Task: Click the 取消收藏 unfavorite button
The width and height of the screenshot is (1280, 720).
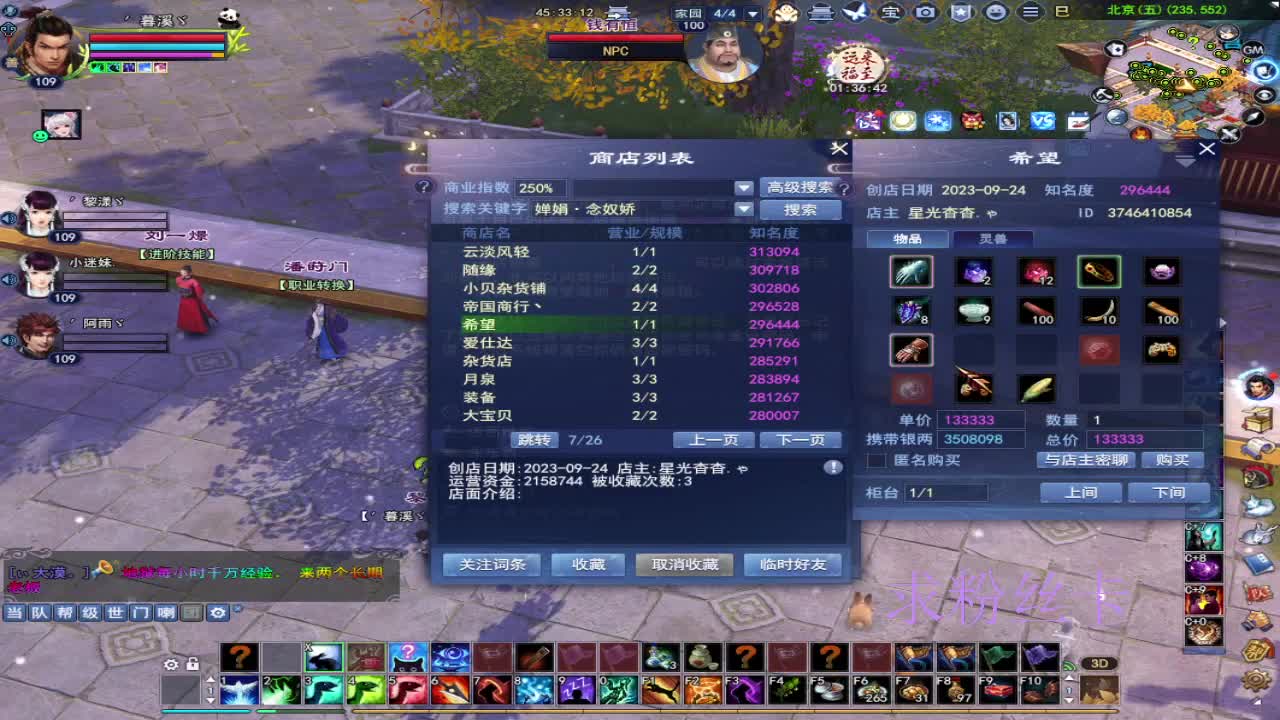Action: pyautogui.click(x=684, y=565)
